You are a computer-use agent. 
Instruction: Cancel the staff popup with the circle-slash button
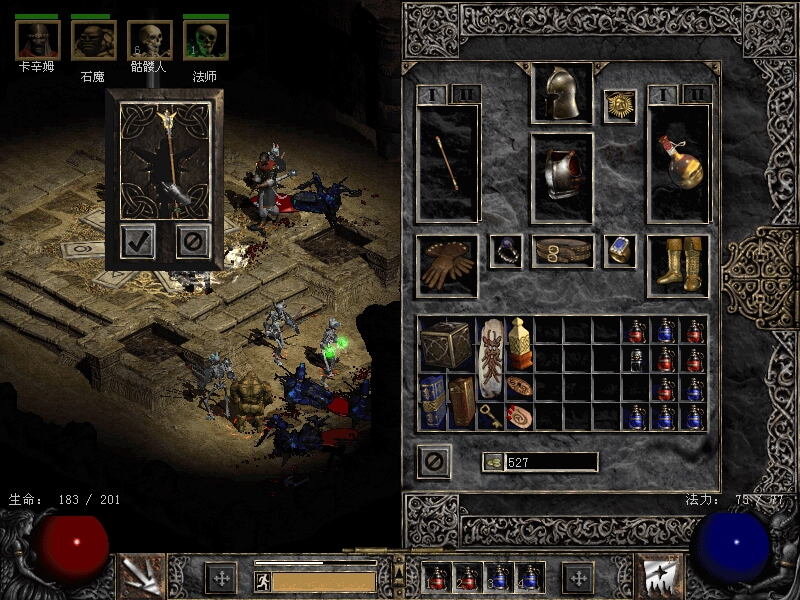click(193, 241)
